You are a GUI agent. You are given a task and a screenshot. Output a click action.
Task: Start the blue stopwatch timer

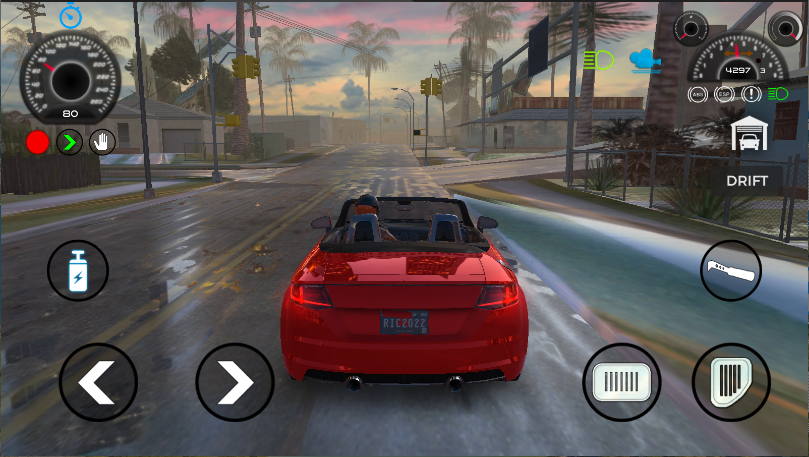pos(70,15)
